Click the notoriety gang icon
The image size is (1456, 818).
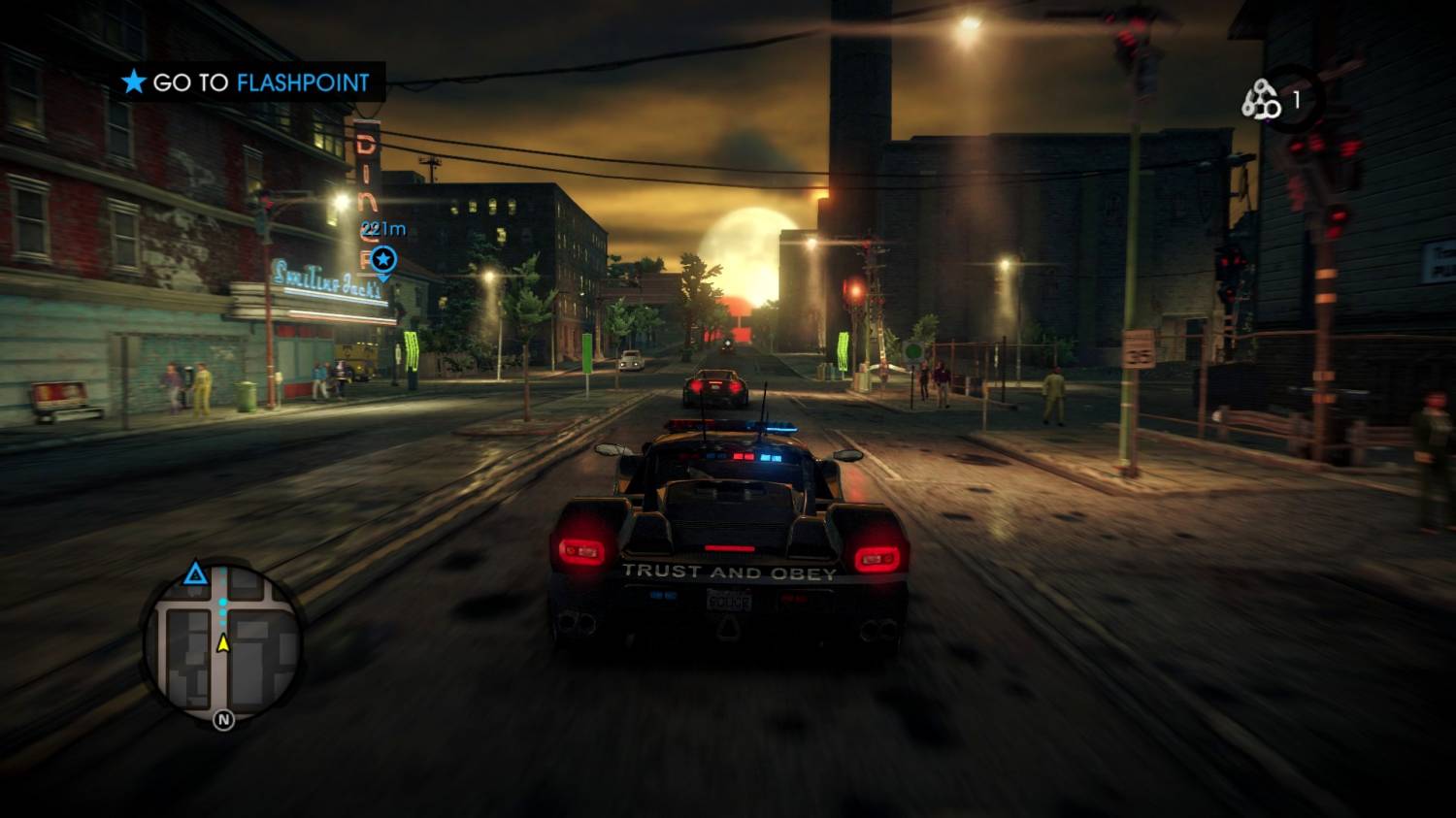[x=1261, y=99]
